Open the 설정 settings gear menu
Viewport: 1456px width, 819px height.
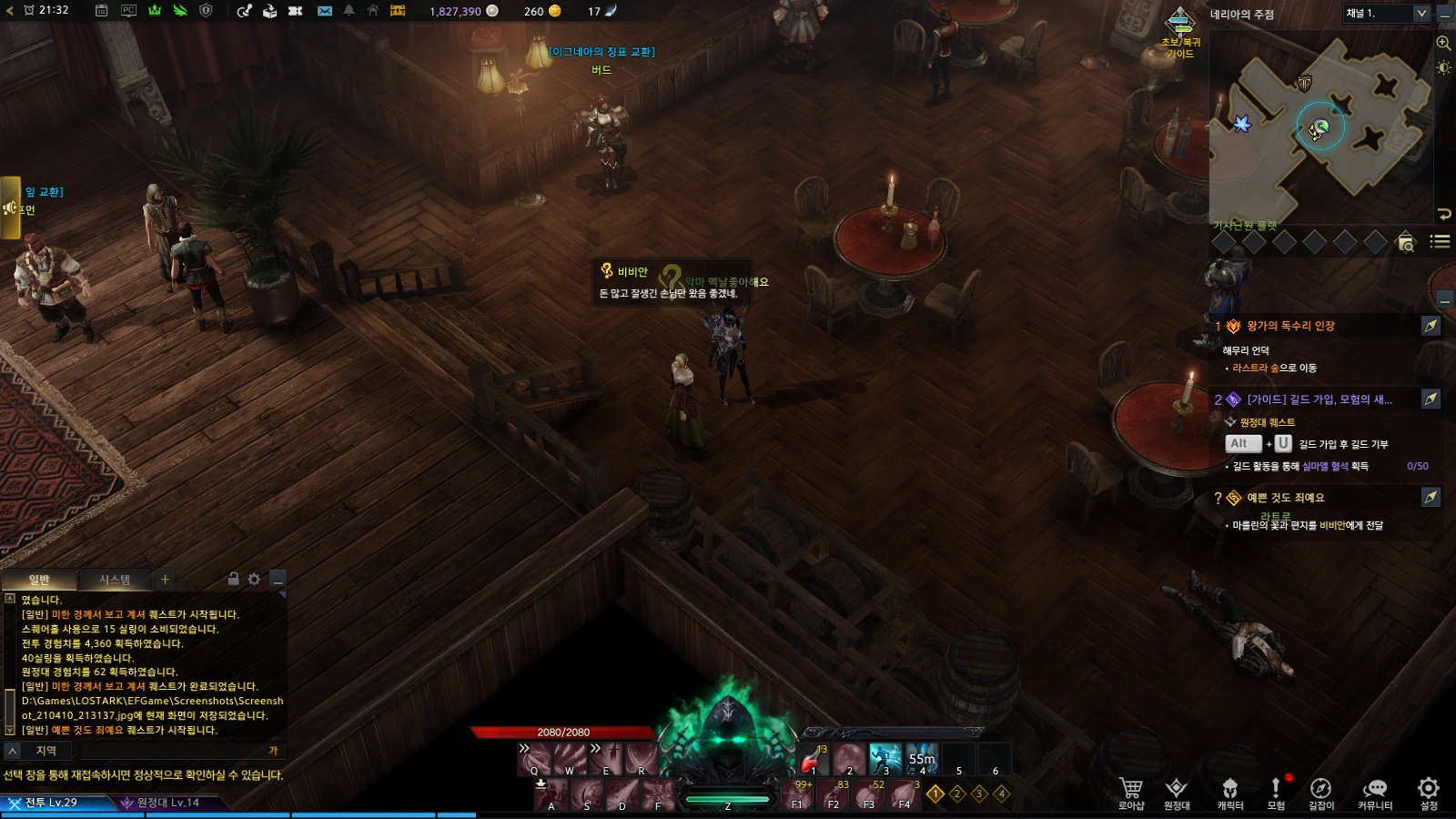pyautogui.click(x=1429, y=792)
